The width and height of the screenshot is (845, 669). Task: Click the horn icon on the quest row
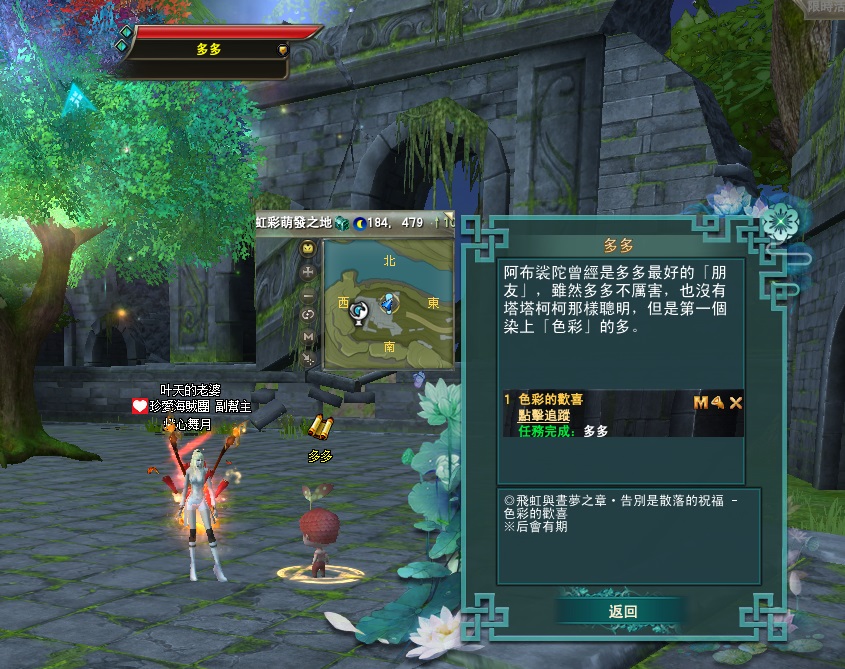point(718,402)
